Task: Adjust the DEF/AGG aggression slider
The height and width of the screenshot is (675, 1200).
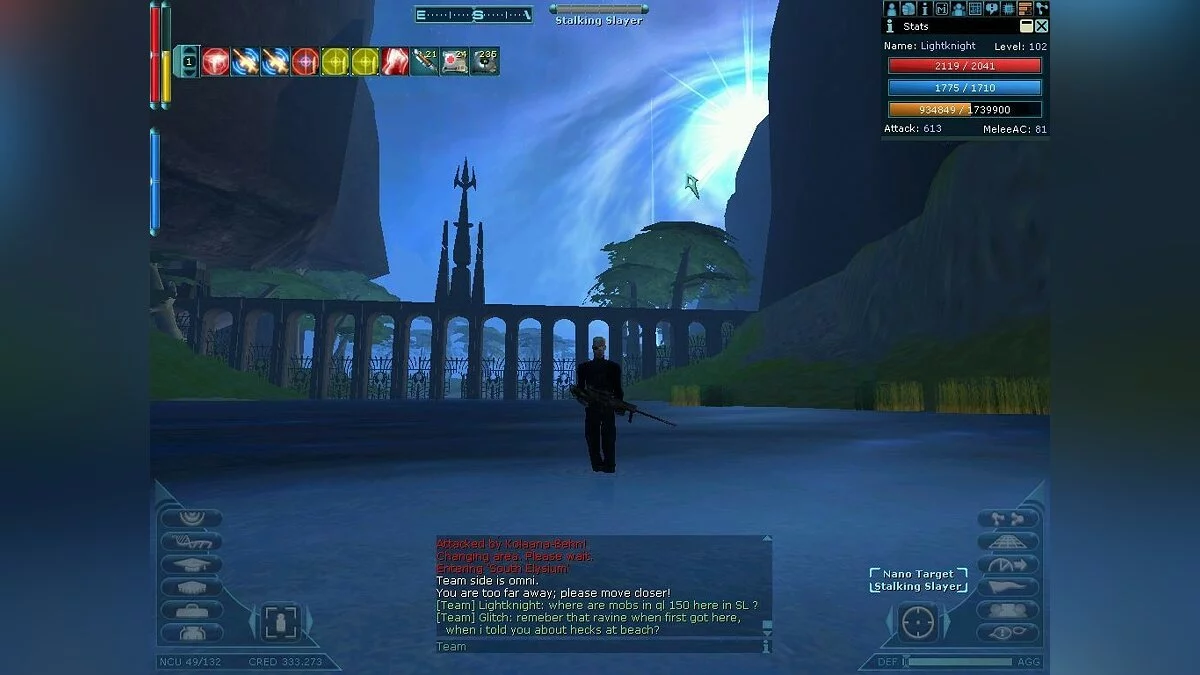Action: (x=958, y=662)
